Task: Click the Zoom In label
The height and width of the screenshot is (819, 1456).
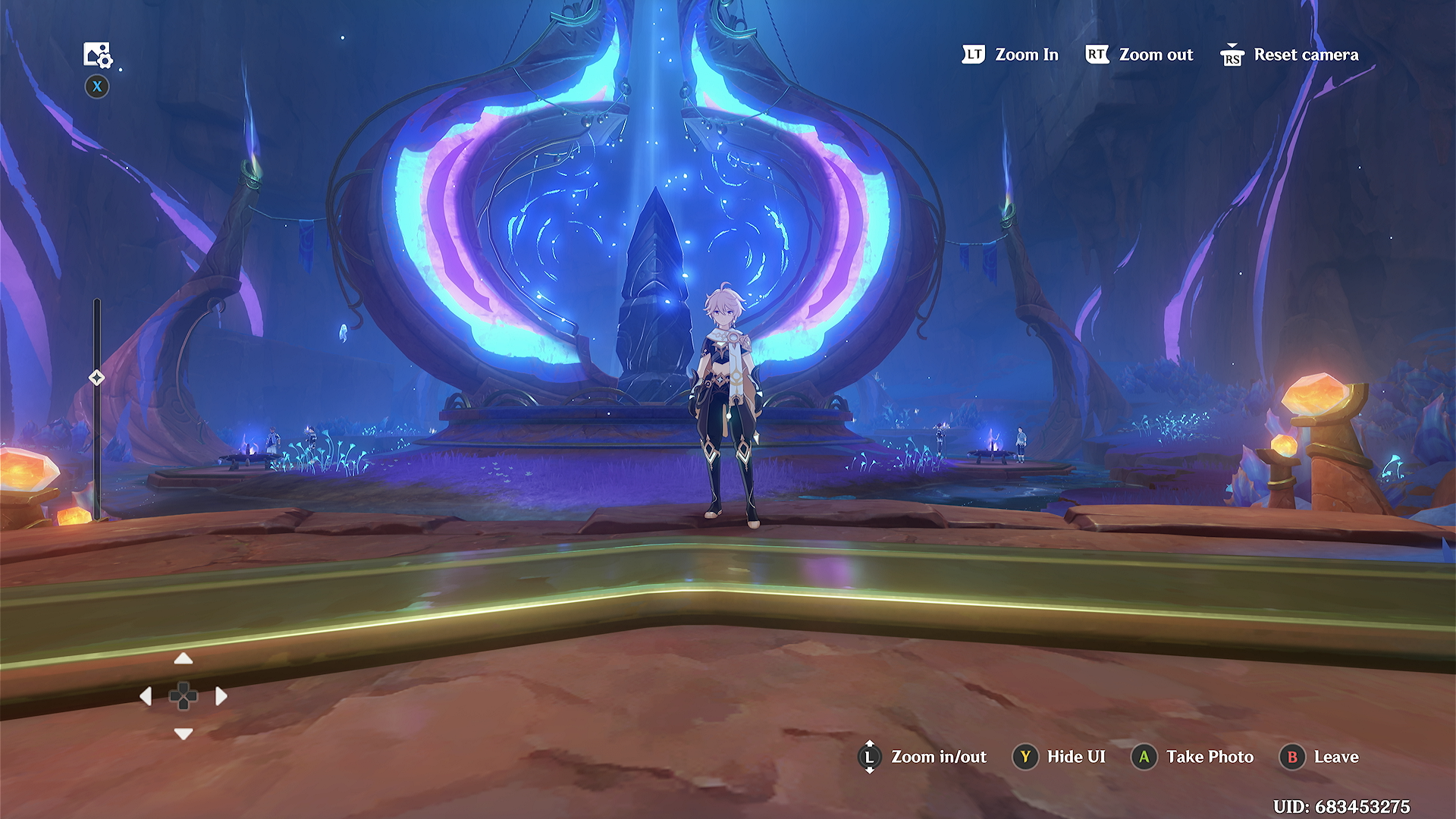Action: point(1026,55)
